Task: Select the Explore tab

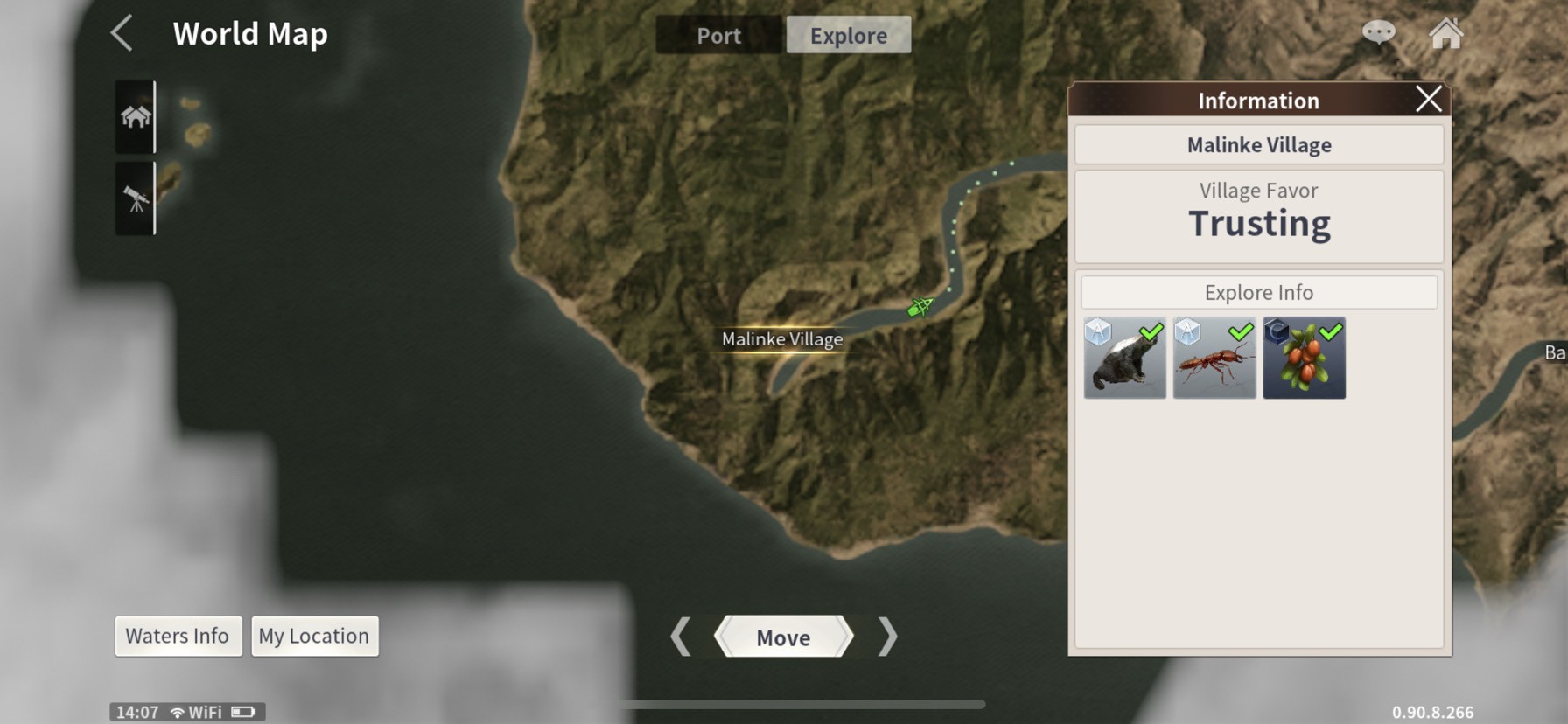Action: 848,36
